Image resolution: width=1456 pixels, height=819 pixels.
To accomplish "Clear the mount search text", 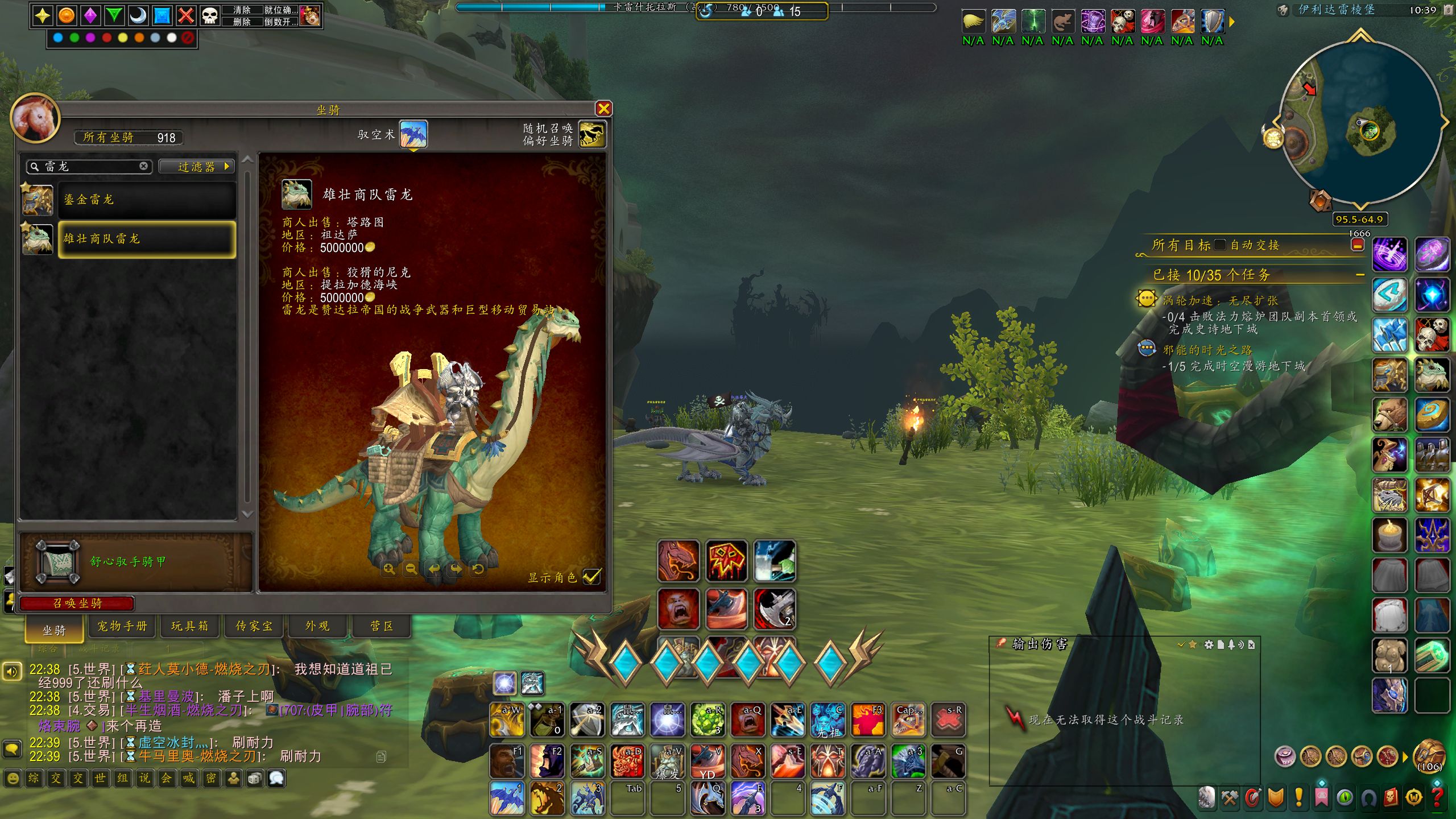I will pyautogui.click(x=144, y=166).
